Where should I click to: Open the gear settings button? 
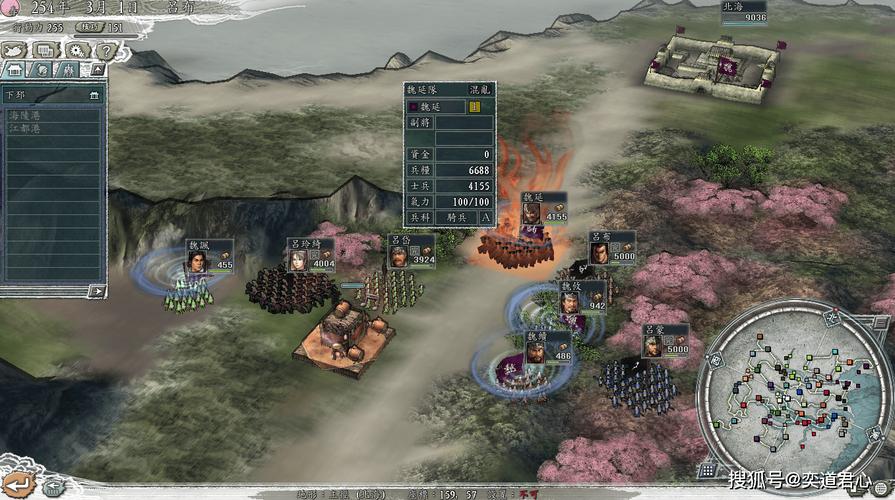(x=77, y=50)
